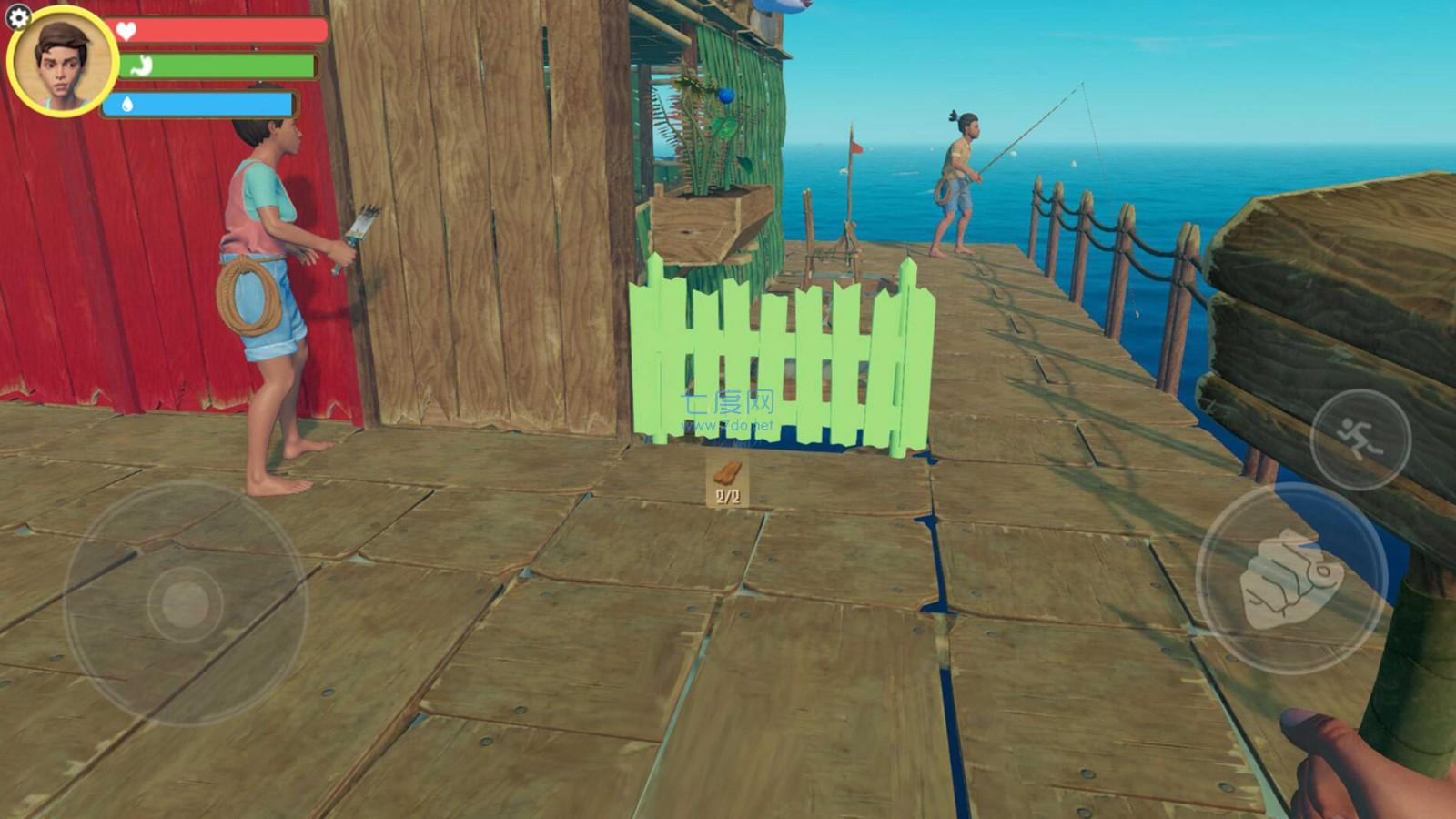Open settings with the gear icon
The image size is (1456, 819).
18,16
